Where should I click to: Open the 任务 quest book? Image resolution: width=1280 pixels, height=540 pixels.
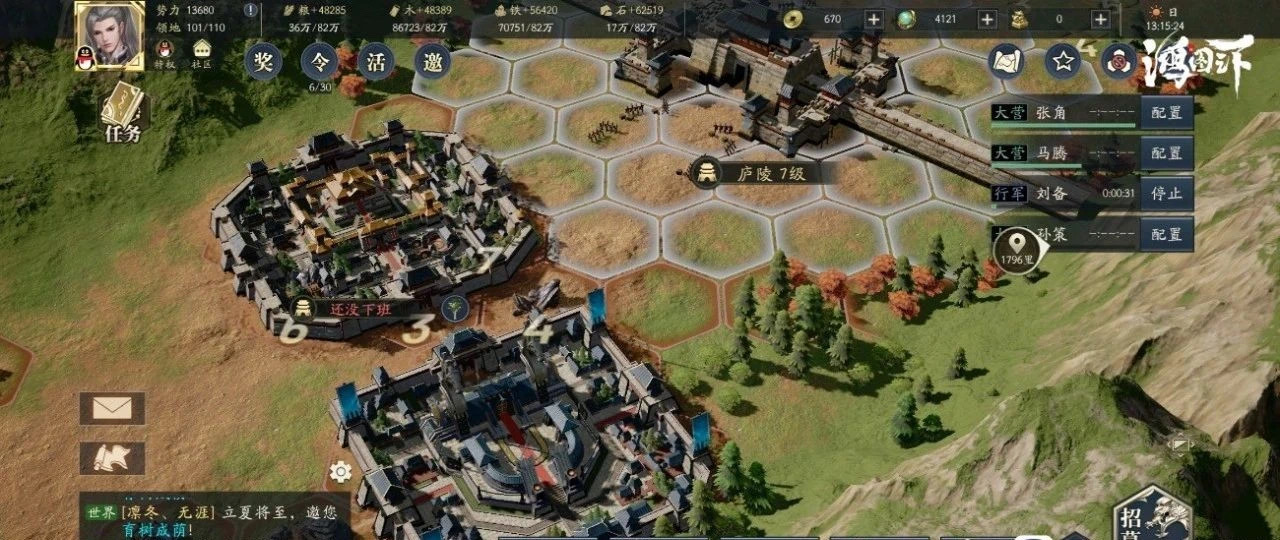[123, 111]
